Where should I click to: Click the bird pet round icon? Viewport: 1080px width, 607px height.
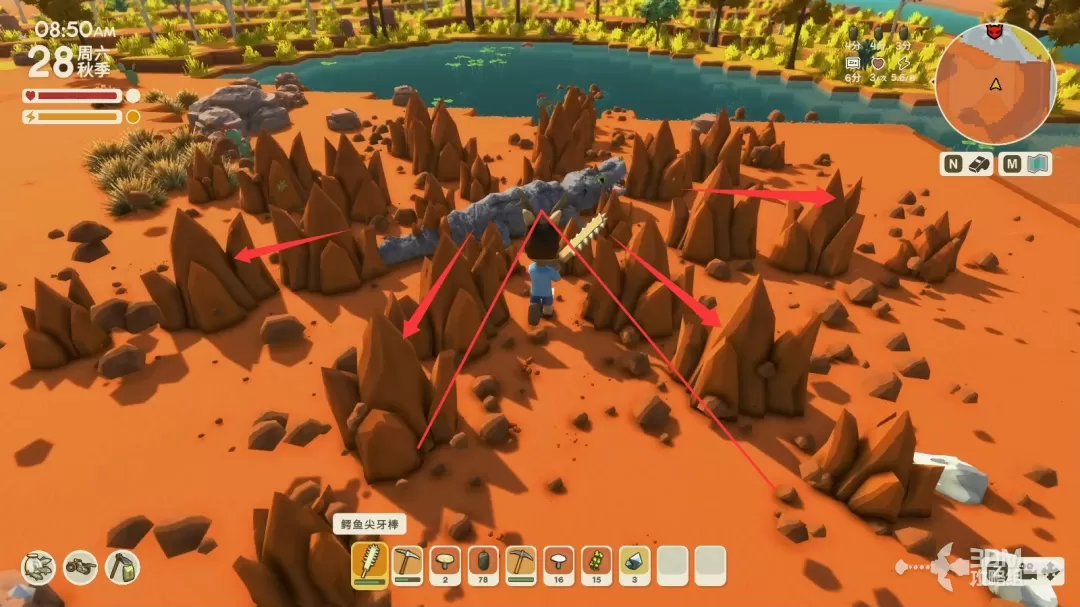click(x=38, y=567)
